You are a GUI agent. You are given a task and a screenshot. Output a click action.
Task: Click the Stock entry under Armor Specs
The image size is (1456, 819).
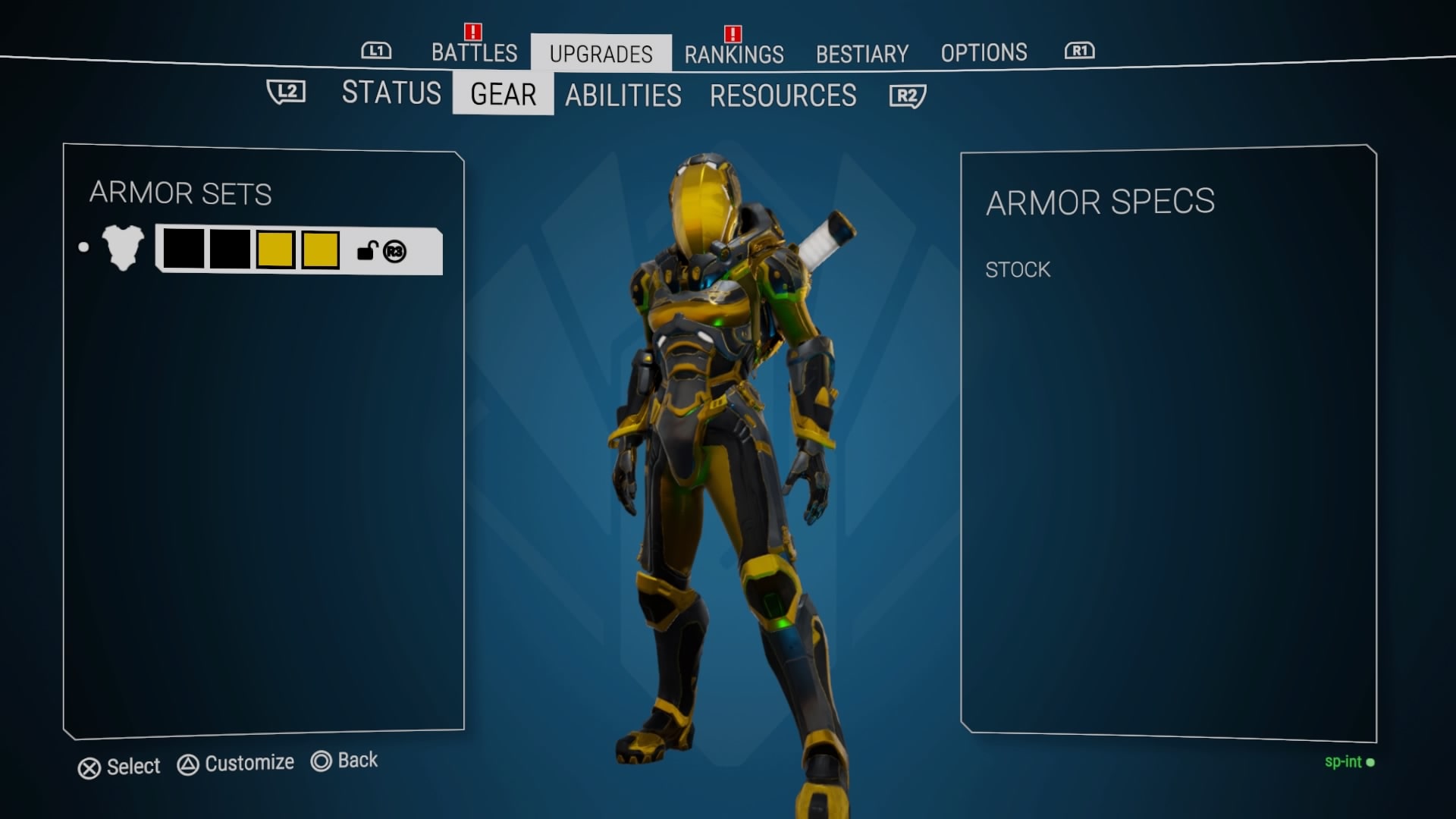pyautogui.click(x=1017, y=269)
